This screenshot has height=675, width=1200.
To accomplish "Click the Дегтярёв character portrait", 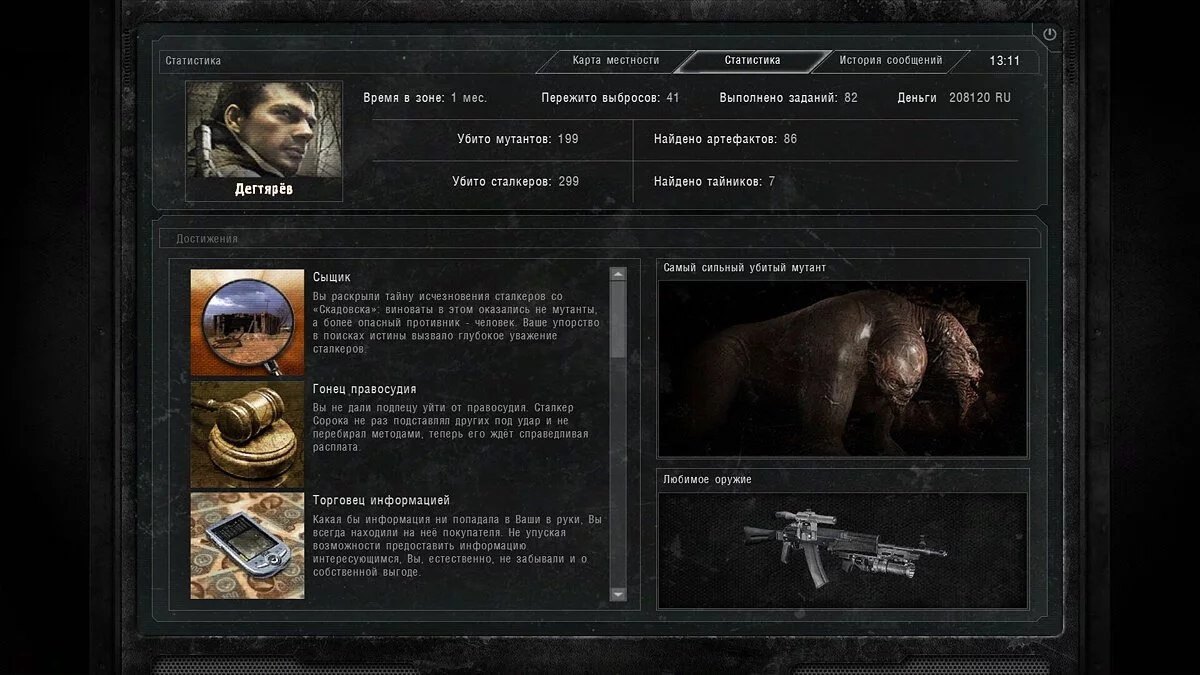I will click(x=265, y=130).
